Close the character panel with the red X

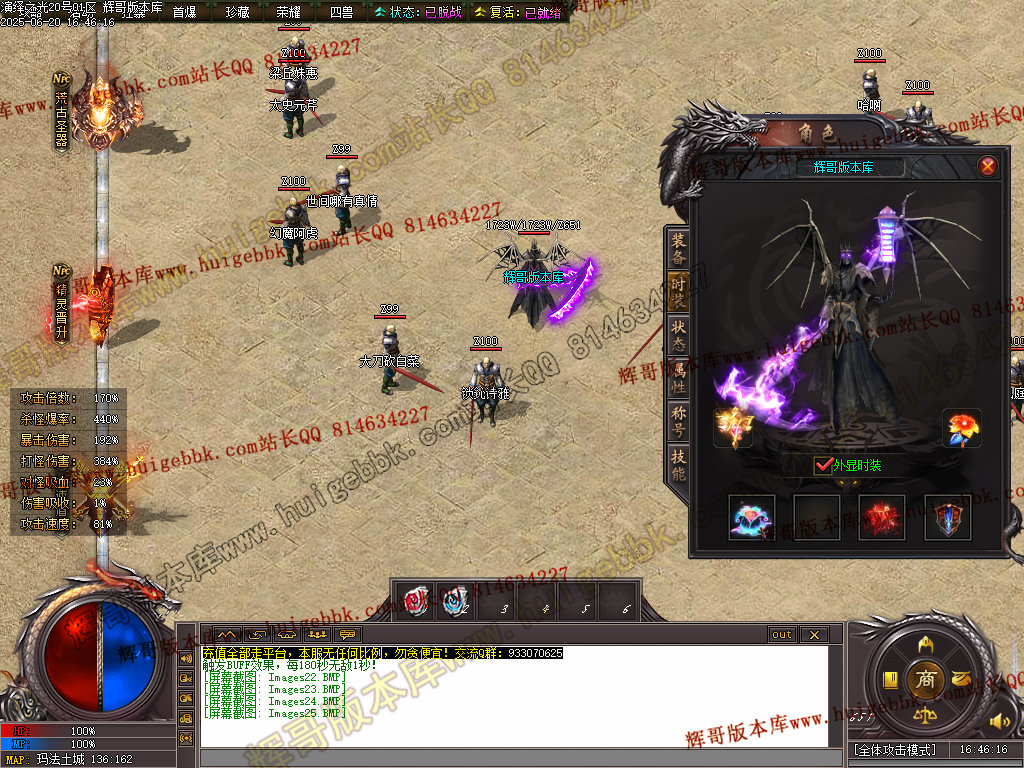[988, 166]
